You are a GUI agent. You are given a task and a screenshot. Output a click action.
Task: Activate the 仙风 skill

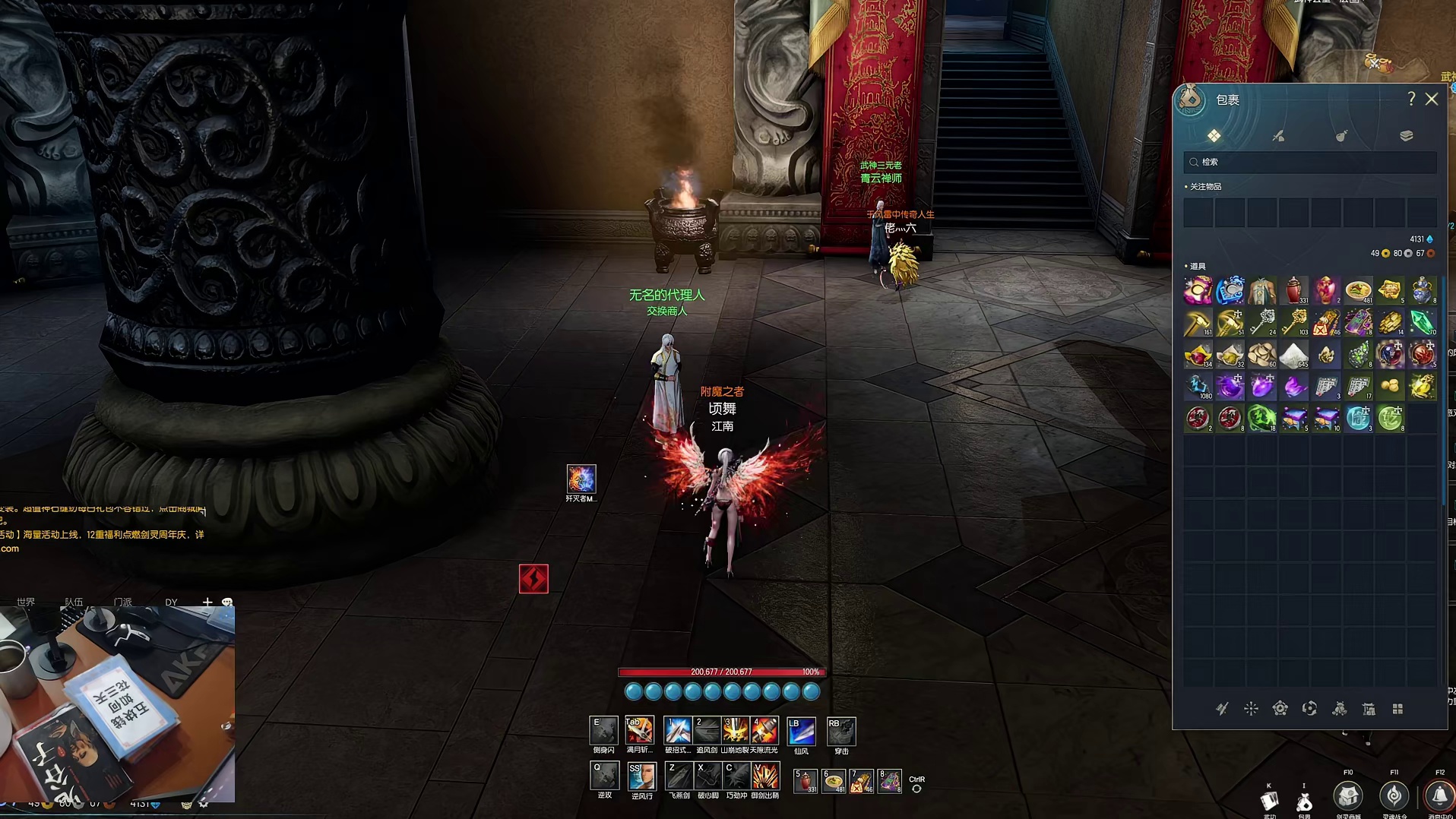pyautogui.click(x=801, y=731)
